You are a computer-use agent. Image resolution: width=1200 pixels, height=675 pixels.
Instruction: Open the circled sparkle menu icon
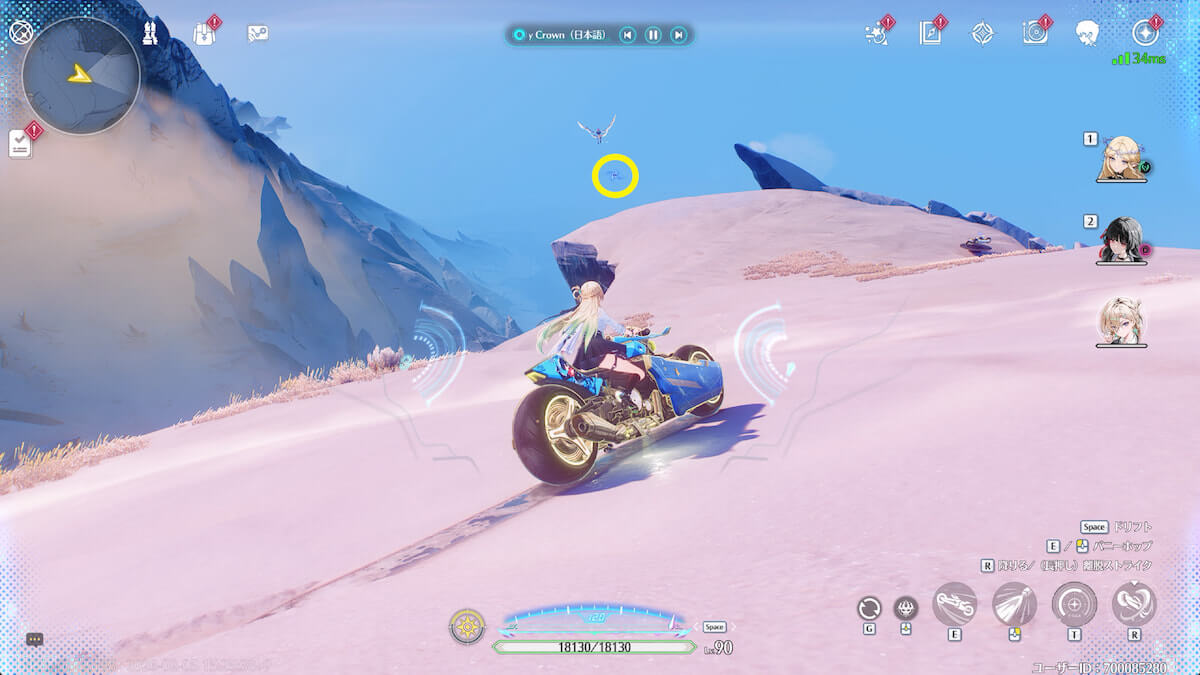tap(1145, 33)
